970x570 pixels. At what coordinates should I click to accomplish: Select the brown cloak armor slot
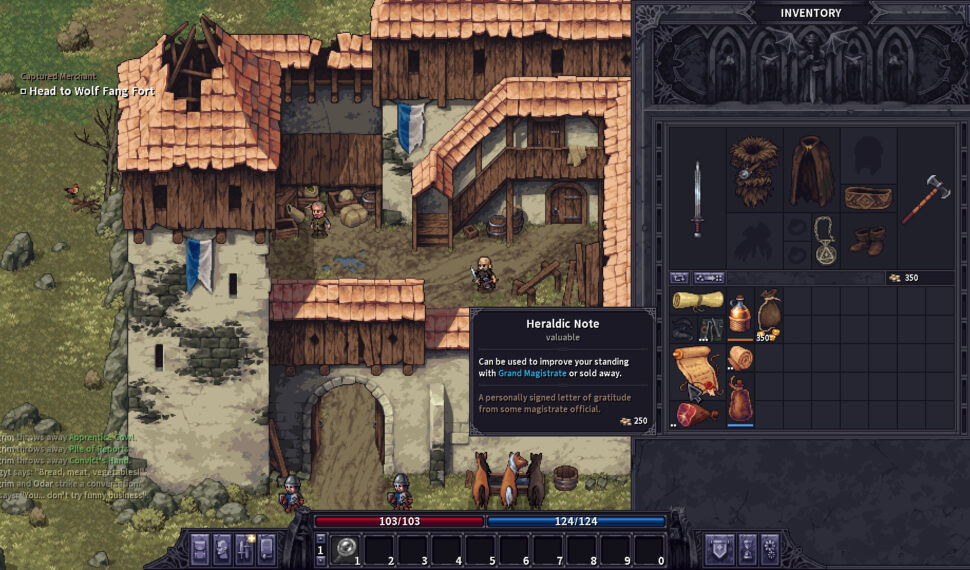(x=811, y=170)
